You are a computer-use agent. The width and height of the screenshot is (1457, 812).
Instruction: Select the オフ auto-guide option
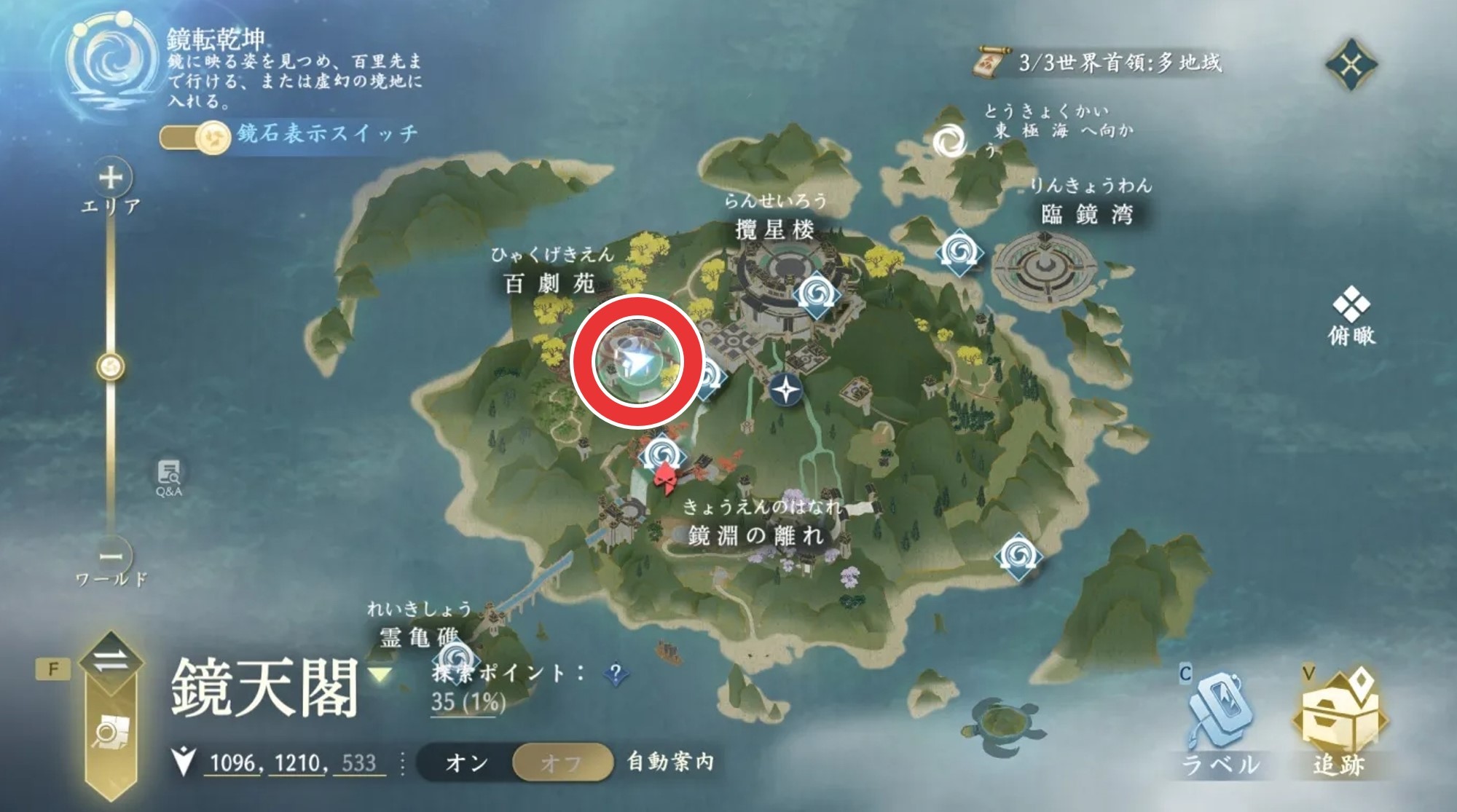[x=561, y=762]
